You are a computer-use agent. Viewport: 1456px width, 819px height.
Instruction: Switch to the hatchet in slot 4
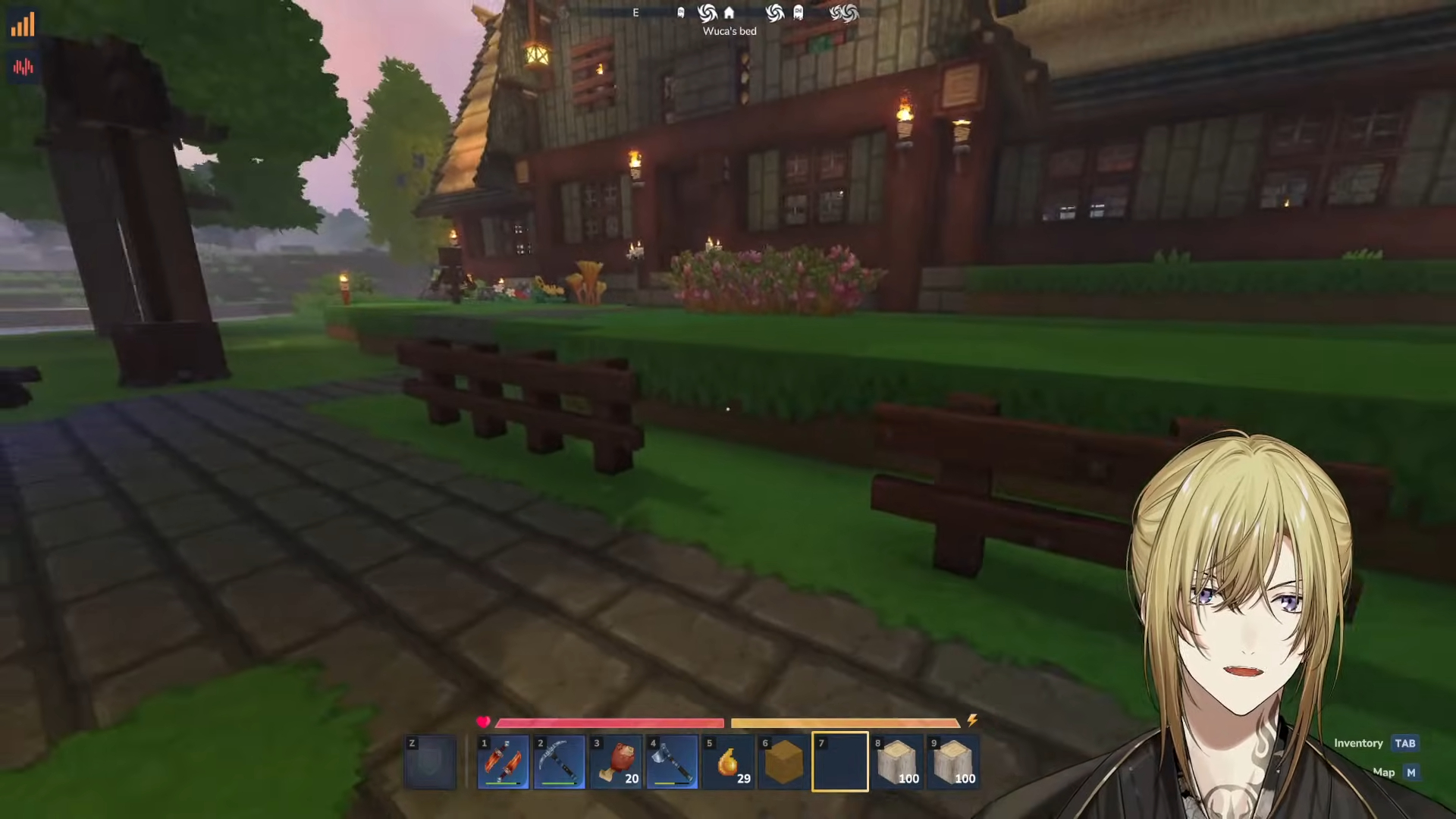coord(672,762)
